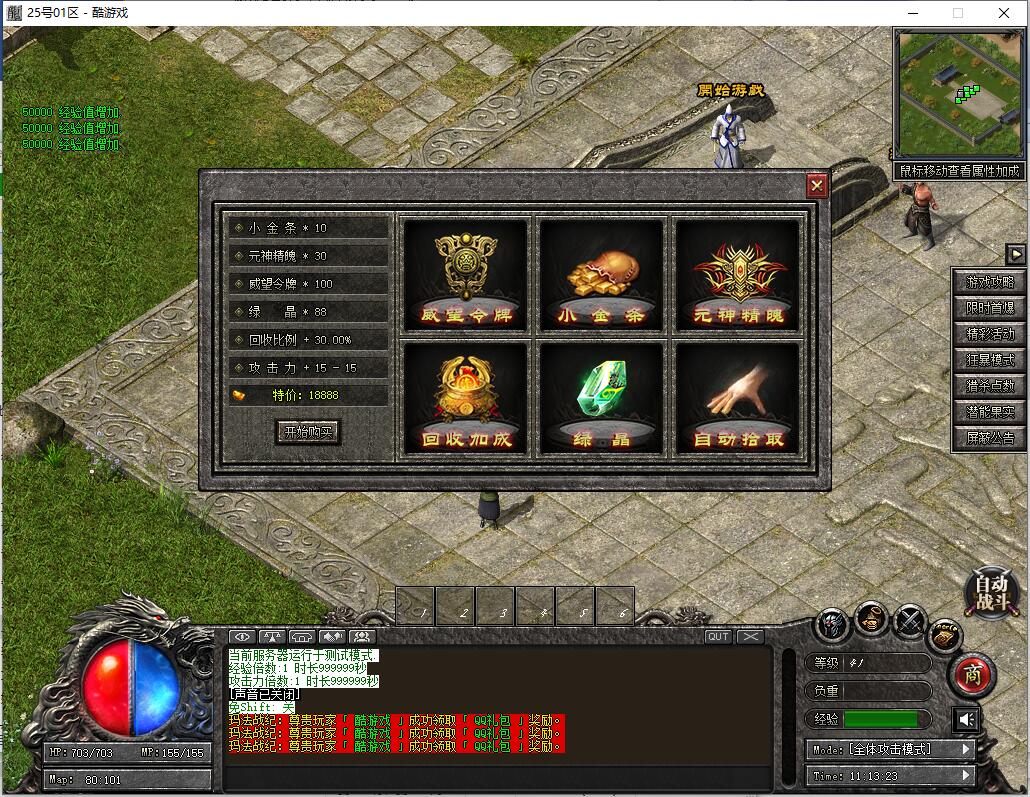Maximize the game window
This screenshot has width=1030, height=797.
tap(957, 13)
